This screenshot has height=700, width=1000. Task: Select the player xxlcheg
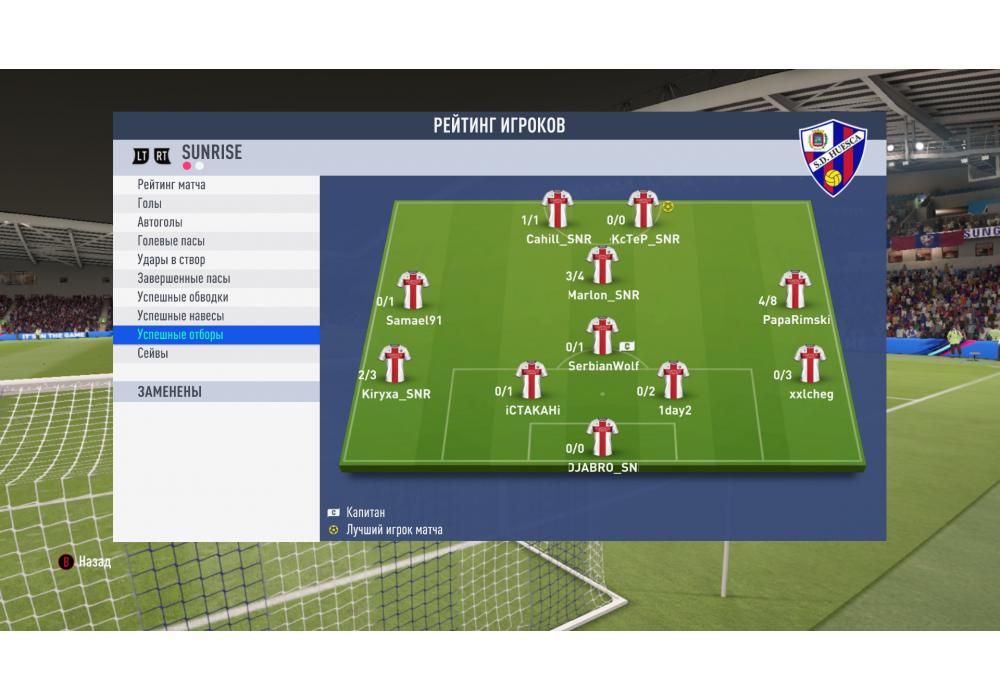point(809,364)
